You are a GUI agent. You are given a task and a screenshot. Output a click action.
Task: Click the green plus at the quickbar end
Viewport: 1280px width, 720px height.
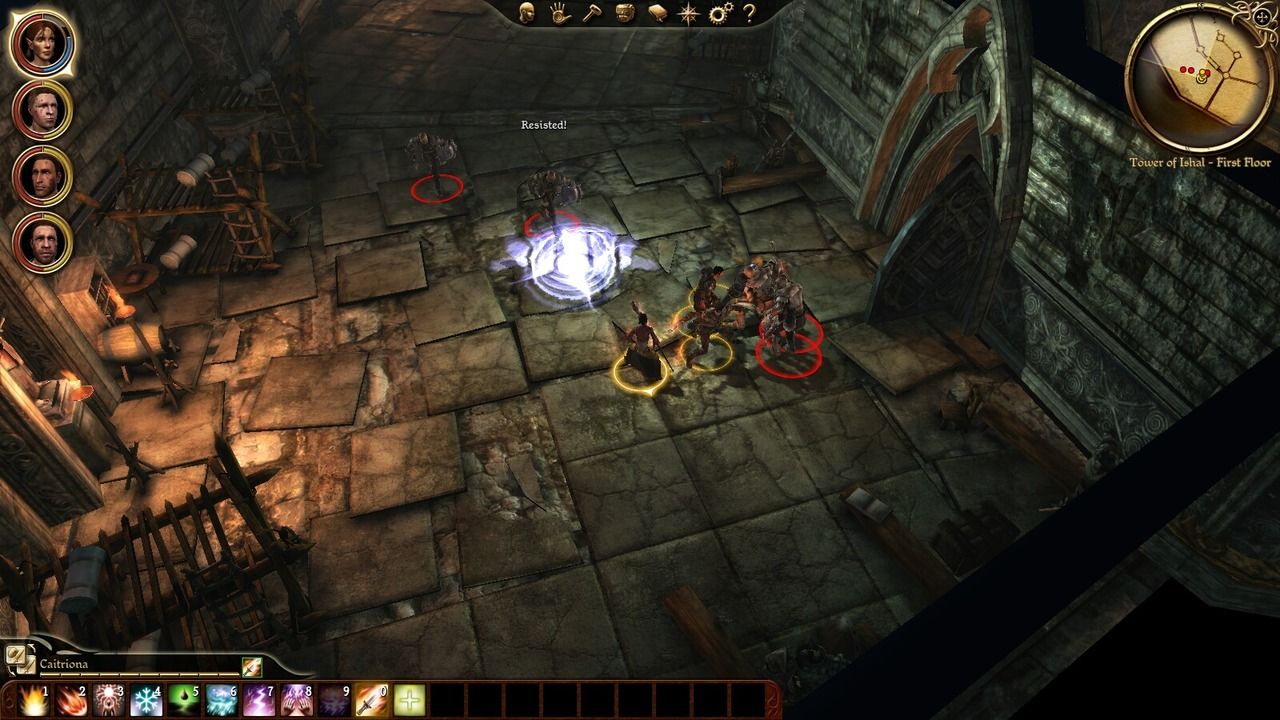(408, 700)
